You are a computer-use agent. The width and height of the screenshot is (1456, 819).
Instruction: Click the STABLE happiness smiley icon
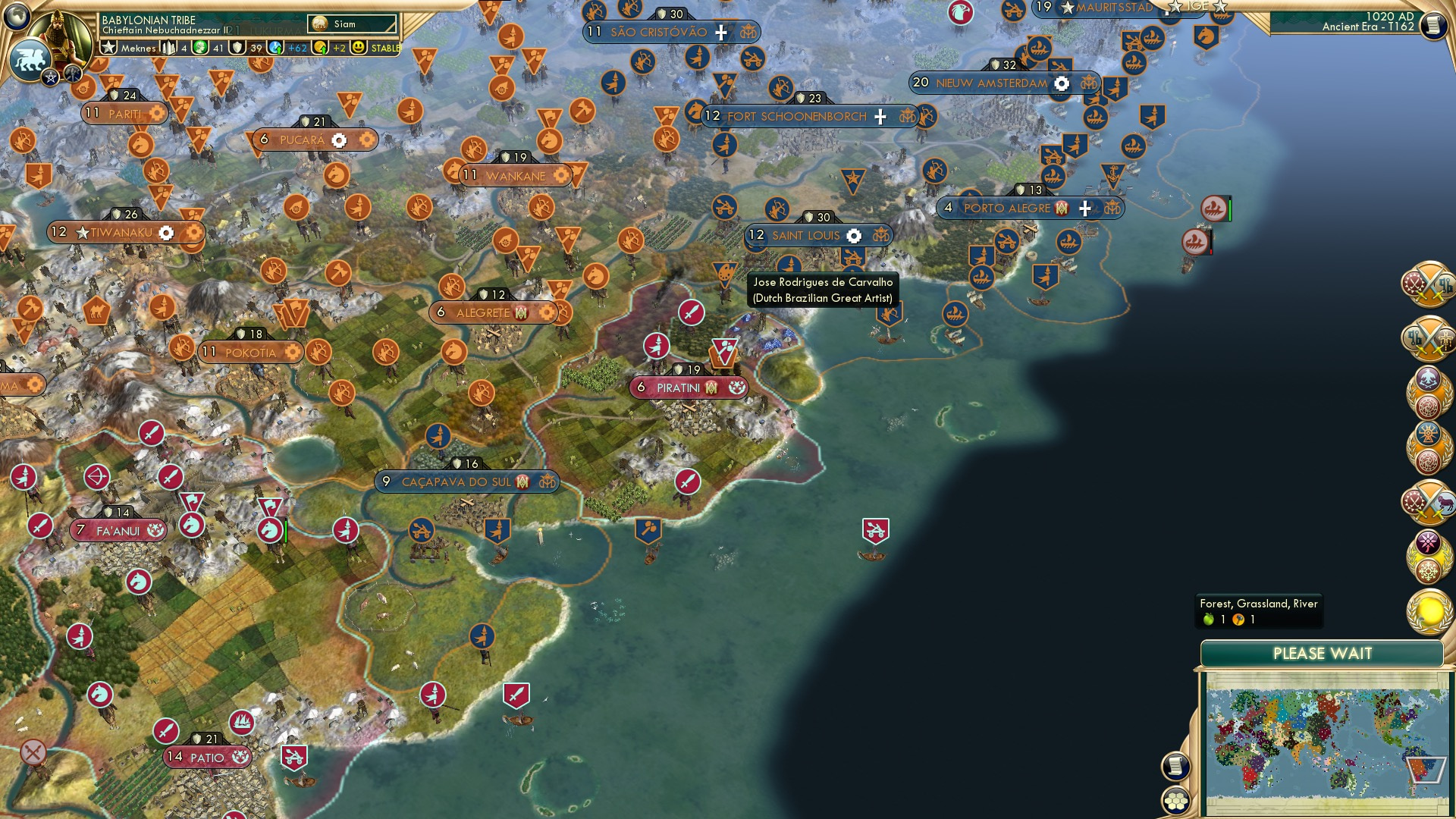pos(357,48)
